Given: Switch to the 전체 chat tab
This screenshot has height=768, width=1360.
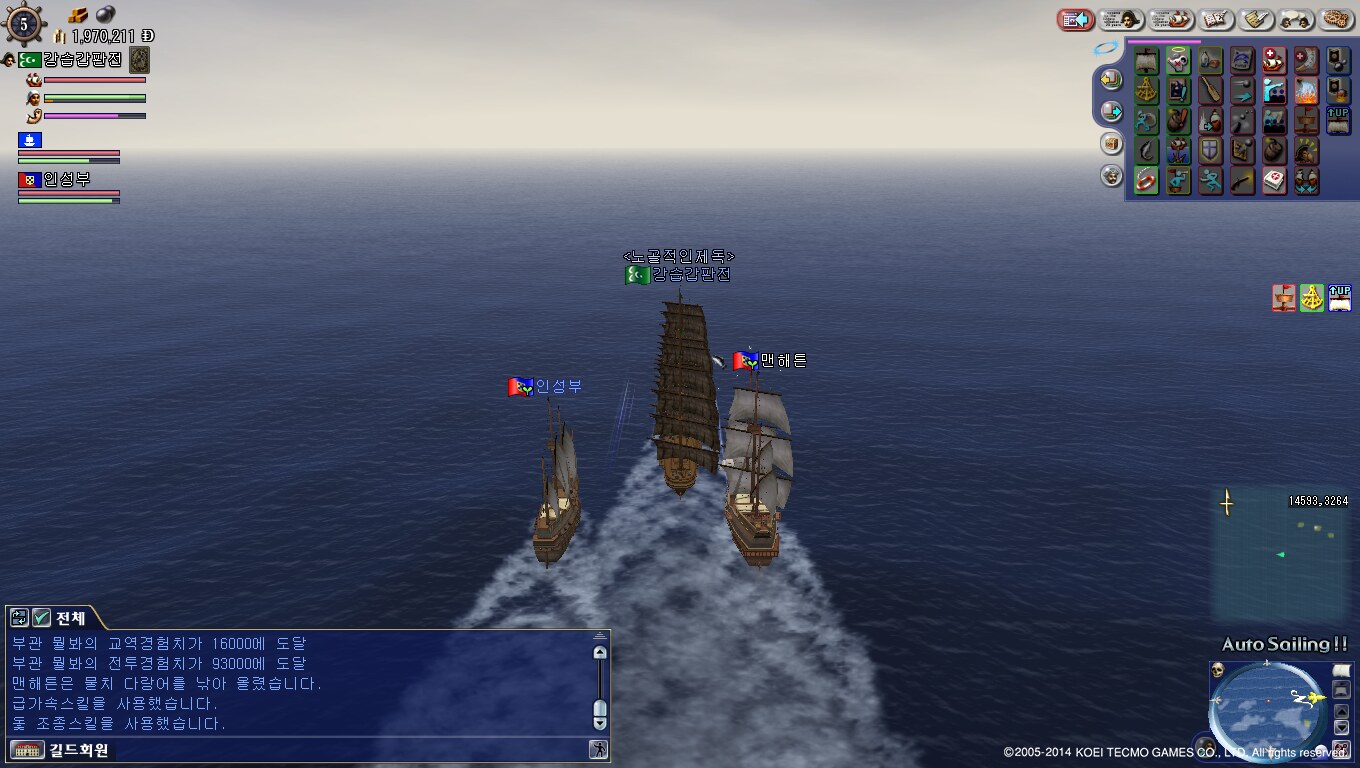Looking at the screenshot, I should coord(70,618).
